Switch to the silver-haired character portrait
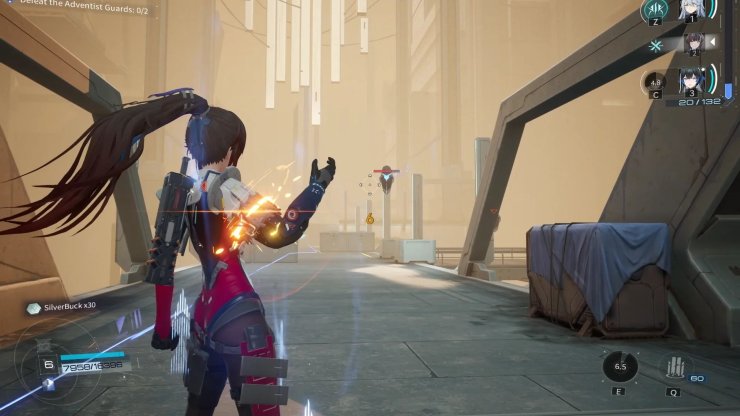 click(x=690, y=11)
